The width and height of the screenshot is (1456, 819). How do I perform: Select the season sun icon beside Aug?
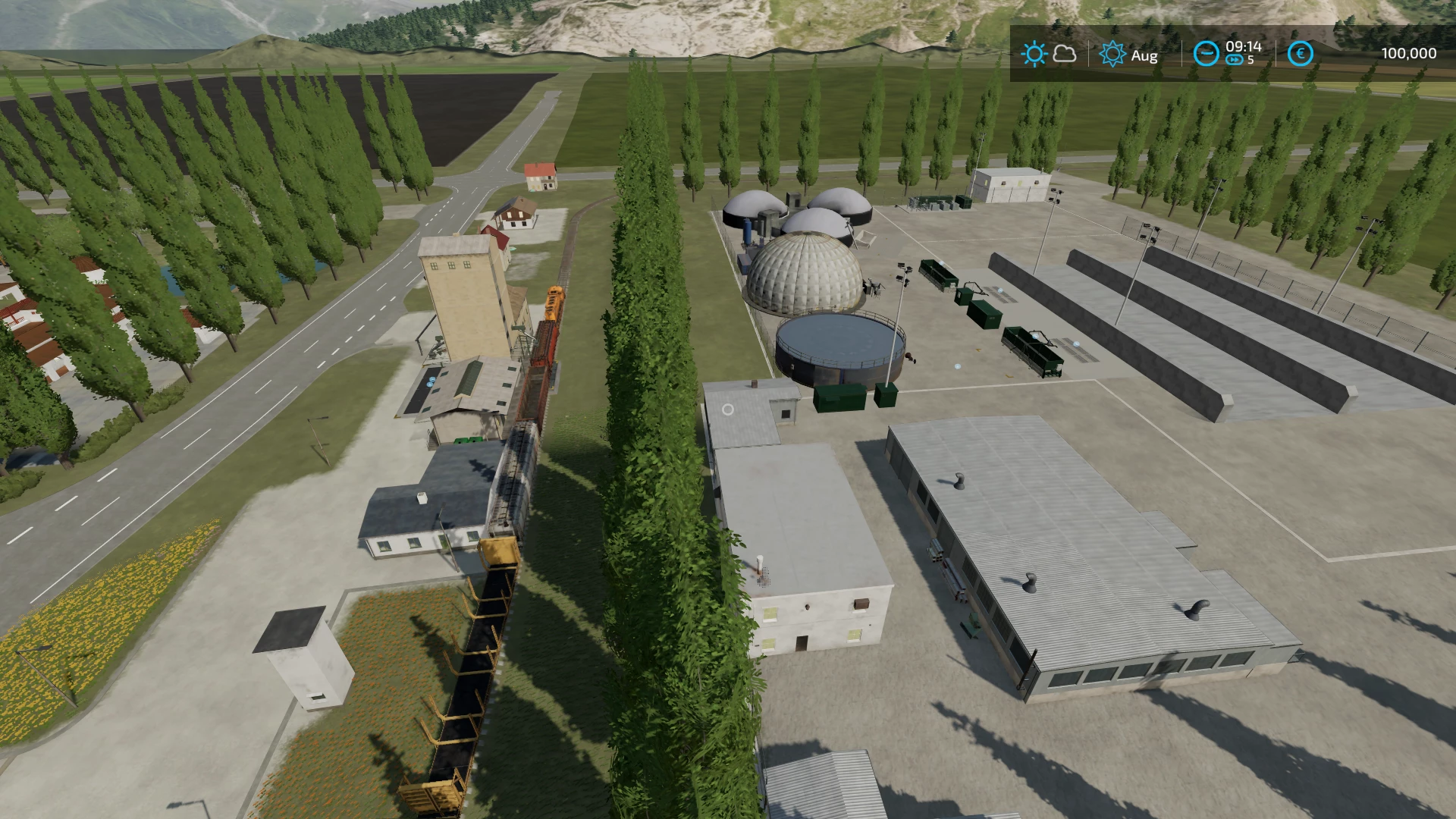click(x=1113, y=54)
